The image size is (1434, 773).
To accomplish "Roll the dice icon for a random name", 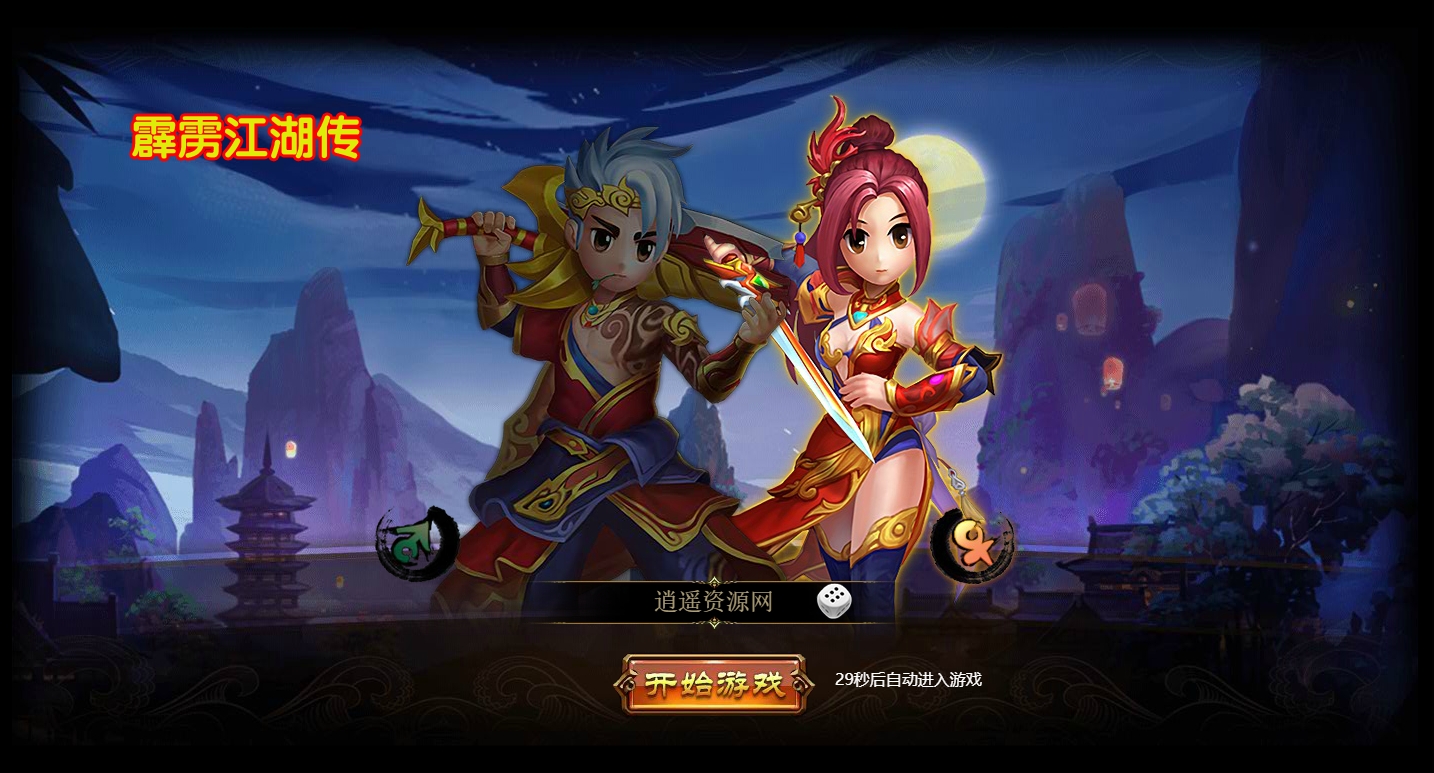I will pos(834,600).
